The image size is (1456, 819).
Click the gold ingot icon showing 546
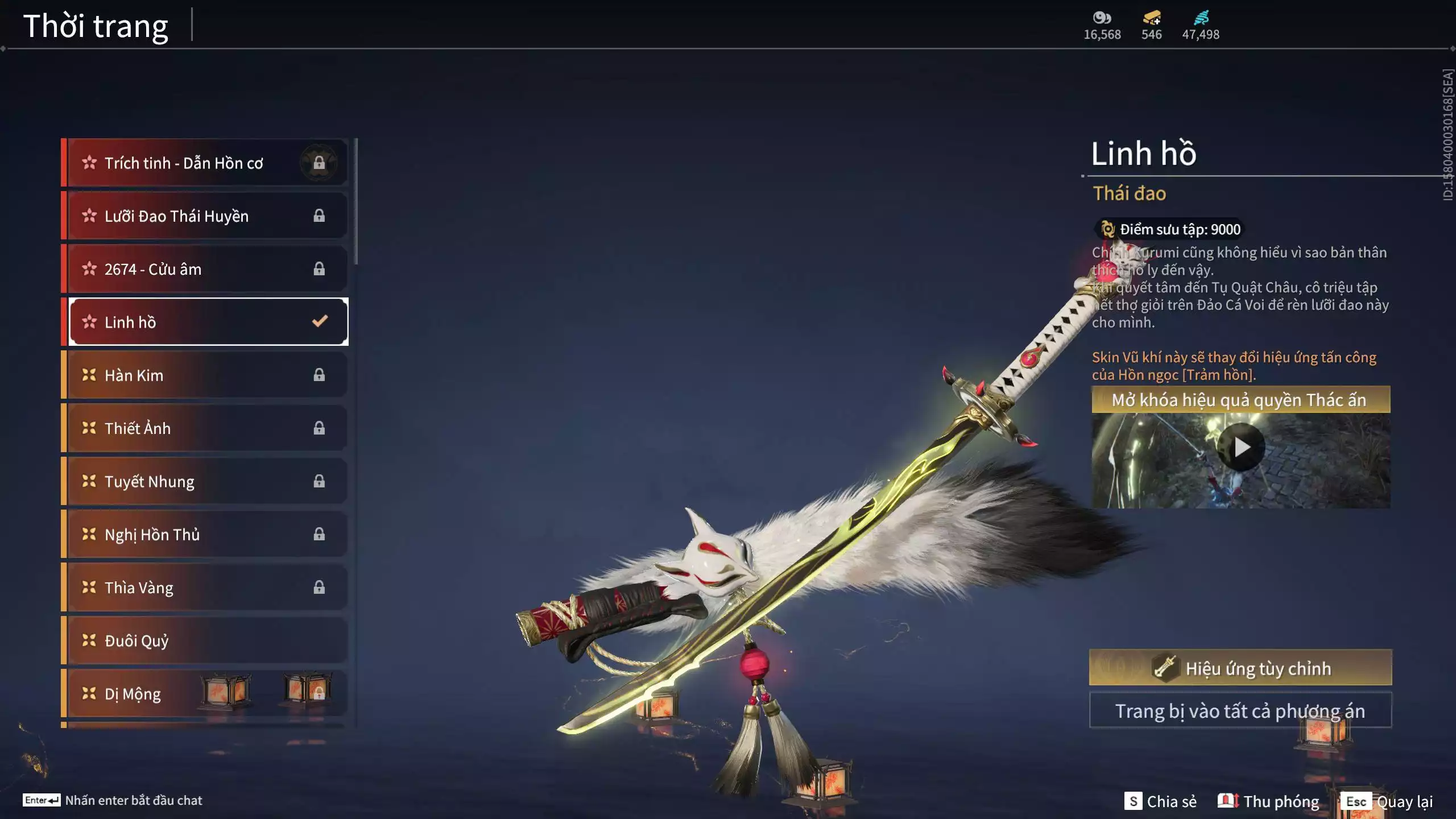(1150, 18)
